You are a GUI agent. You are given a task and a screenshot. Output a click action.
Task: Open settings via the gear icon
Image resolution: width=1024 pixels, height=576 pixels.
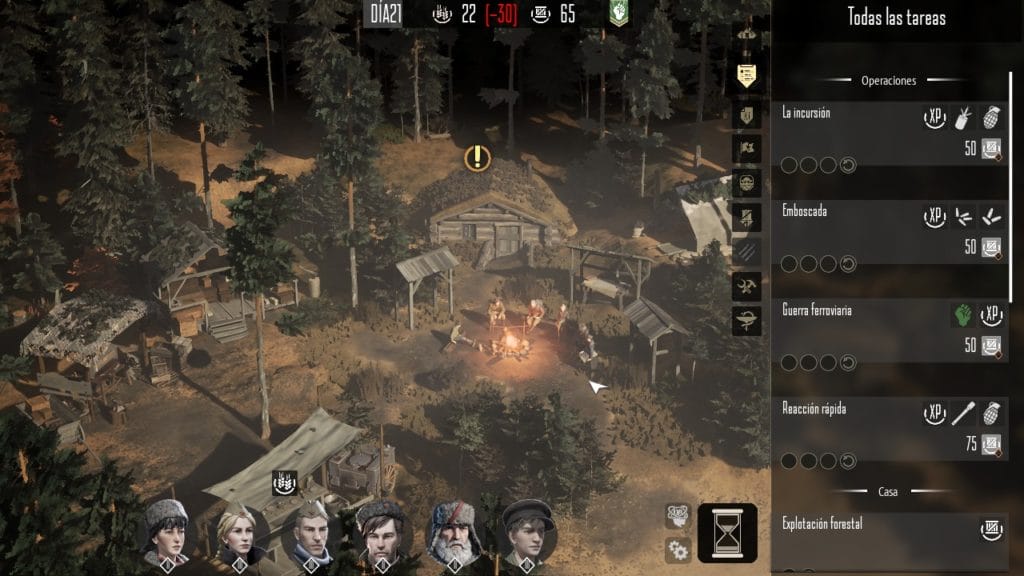[x=678, y=548]
